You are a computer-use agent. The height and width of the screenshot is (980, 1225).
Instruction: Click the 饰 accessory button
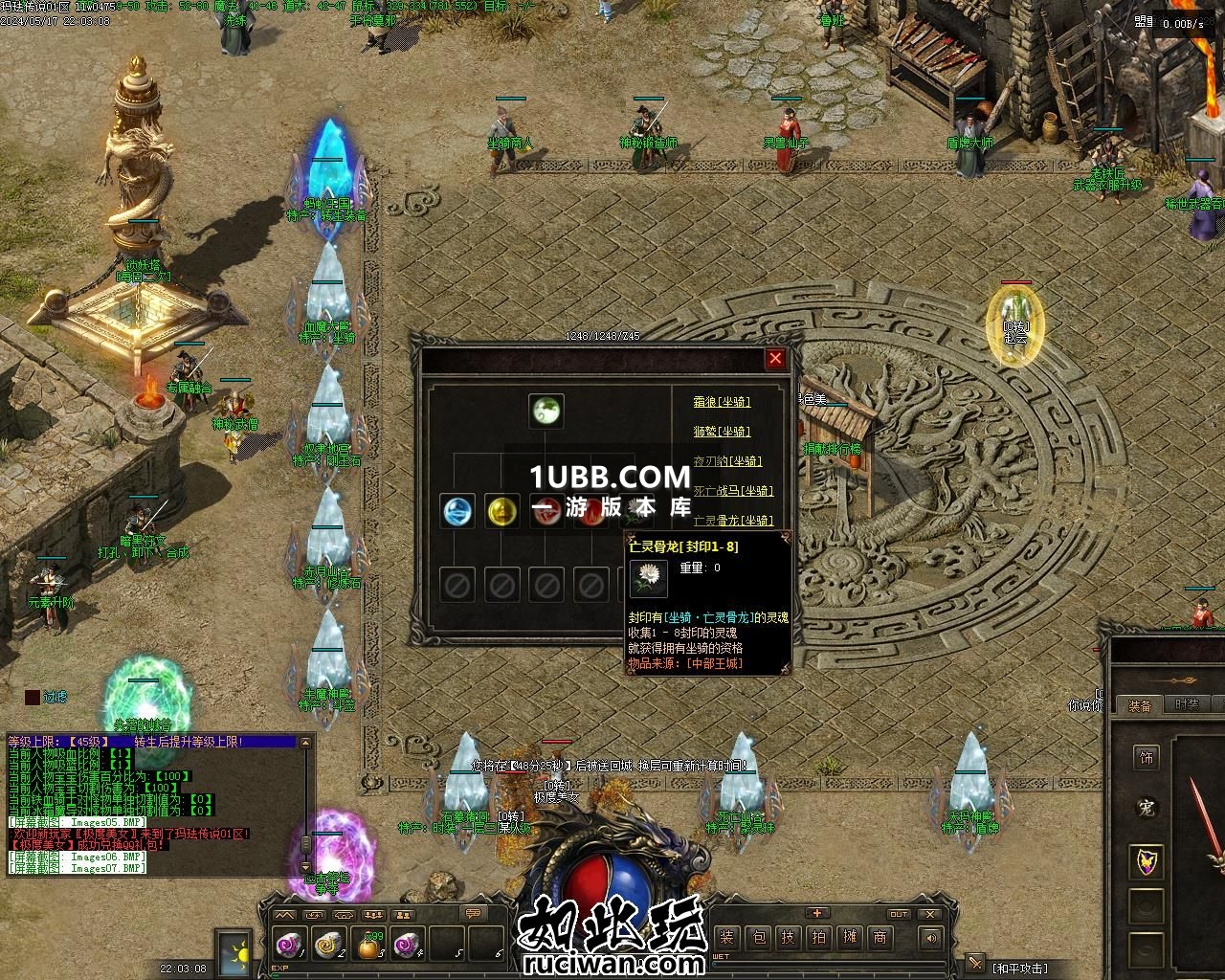pyautogui.click(x=1146, y=758)
